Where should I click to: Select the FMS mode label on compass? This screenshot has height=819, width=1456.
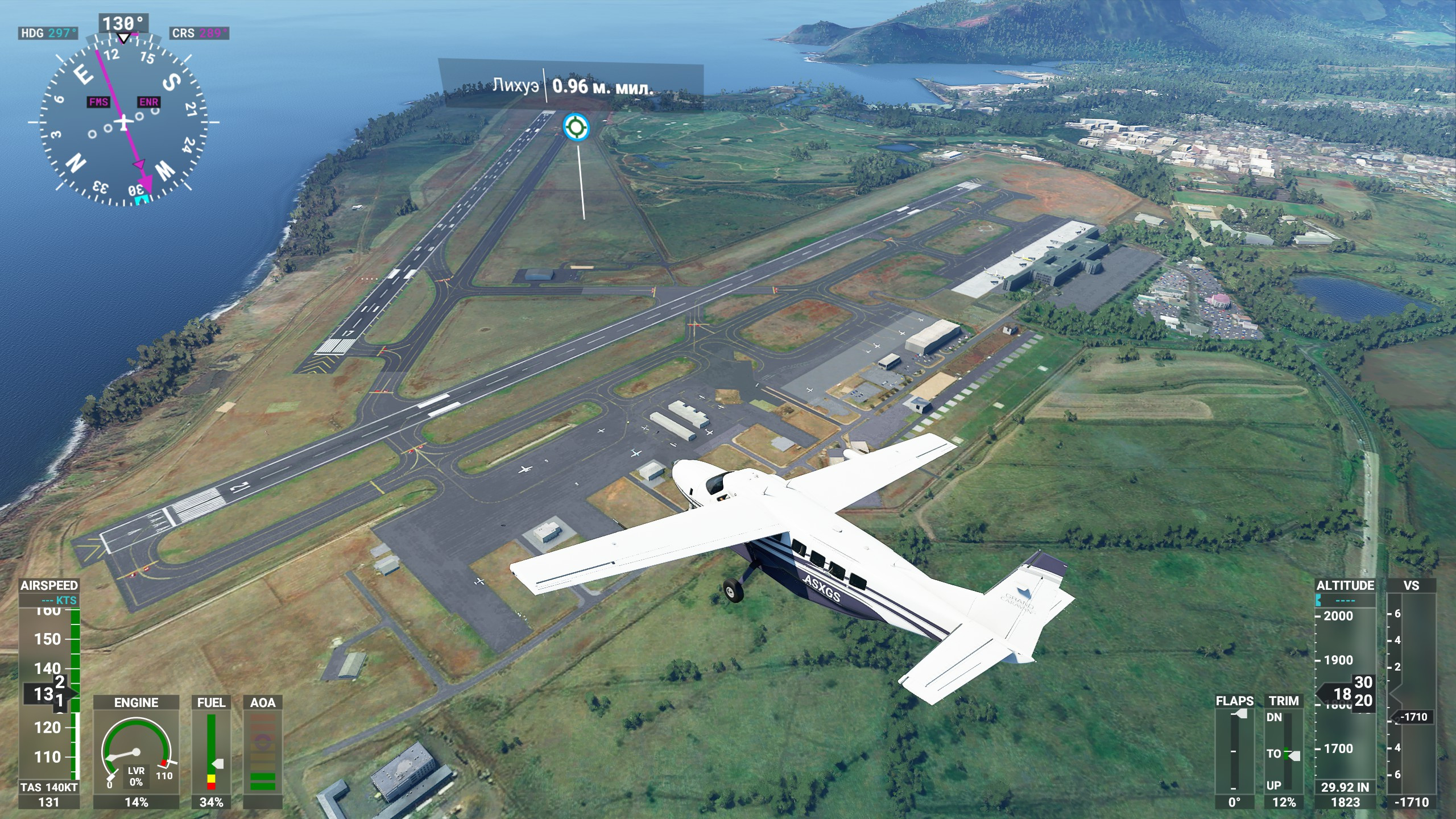98,102
